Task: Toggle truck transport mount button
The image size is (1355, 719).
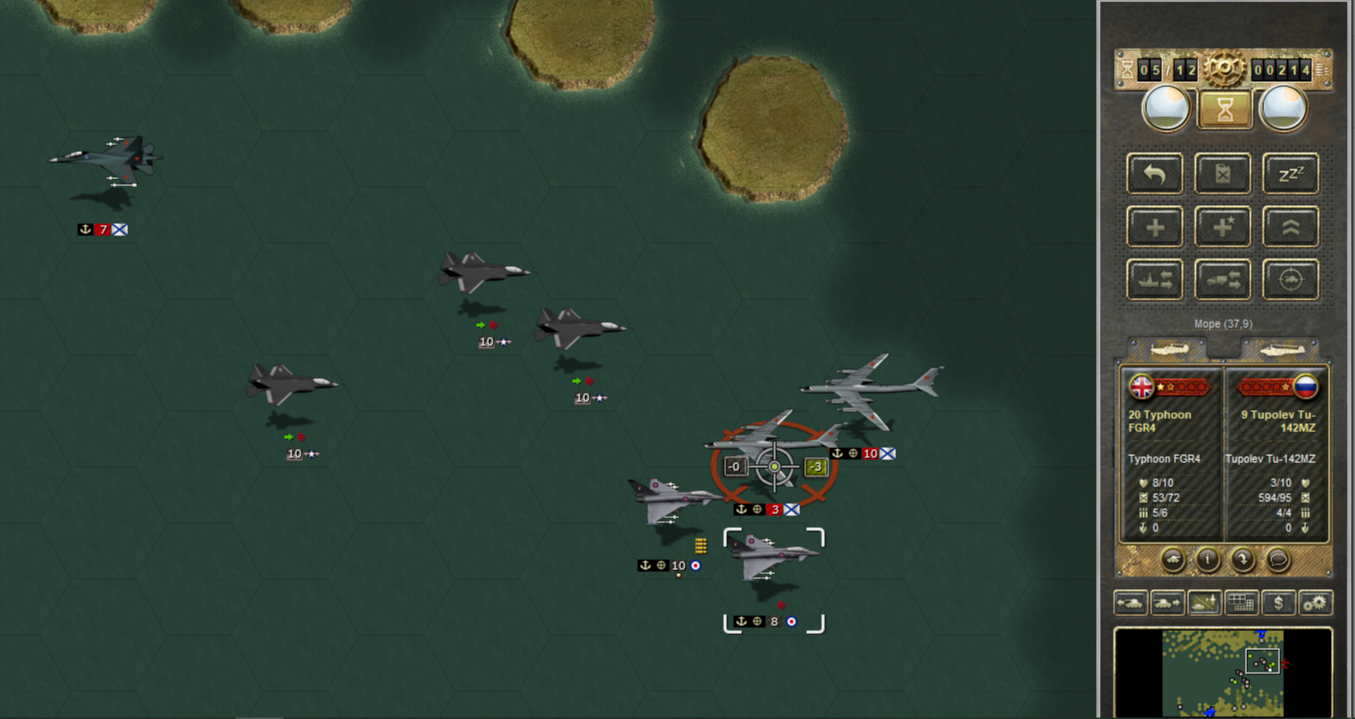Action: point(1223,280)
